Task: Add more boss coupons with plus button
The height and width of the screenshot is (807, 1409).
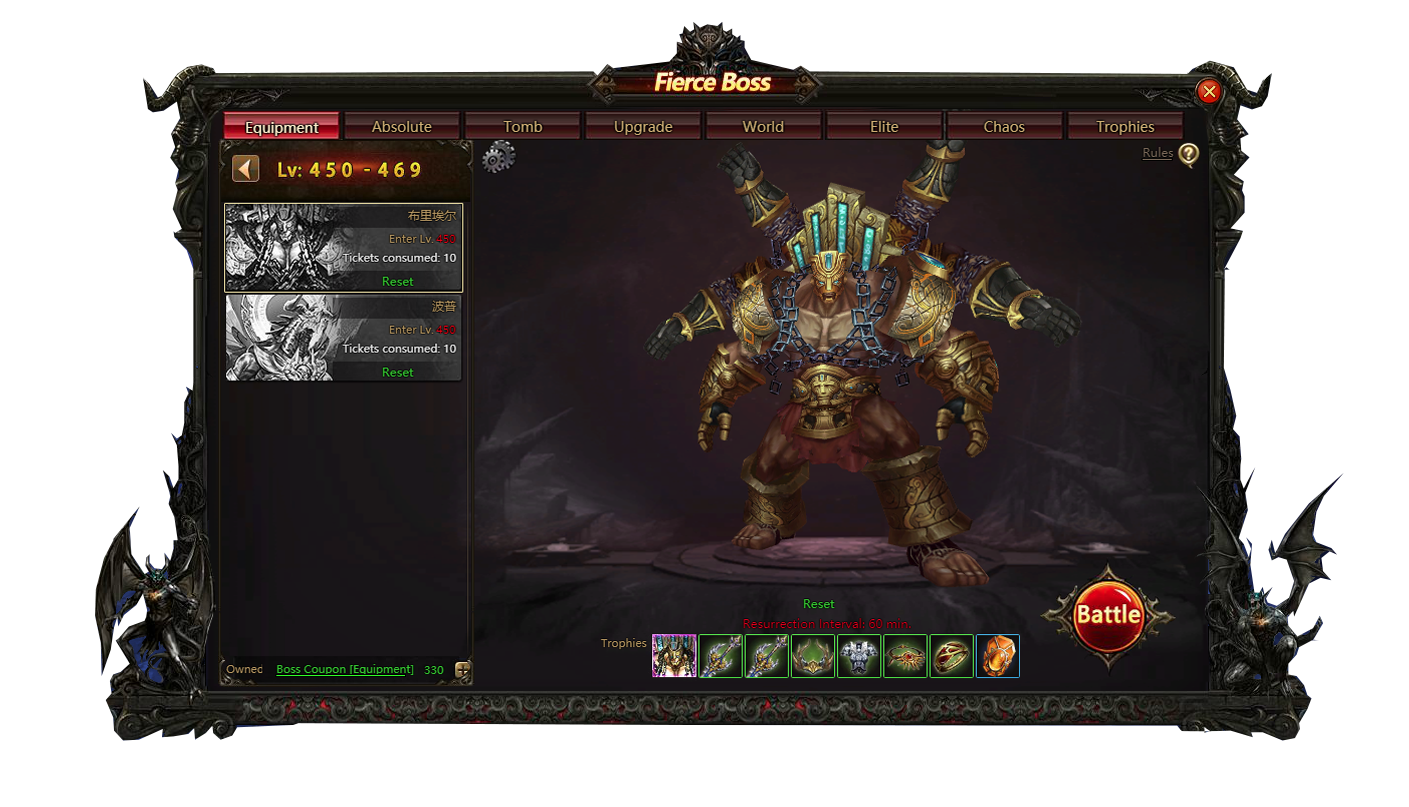Action: (x=463, y=670)
